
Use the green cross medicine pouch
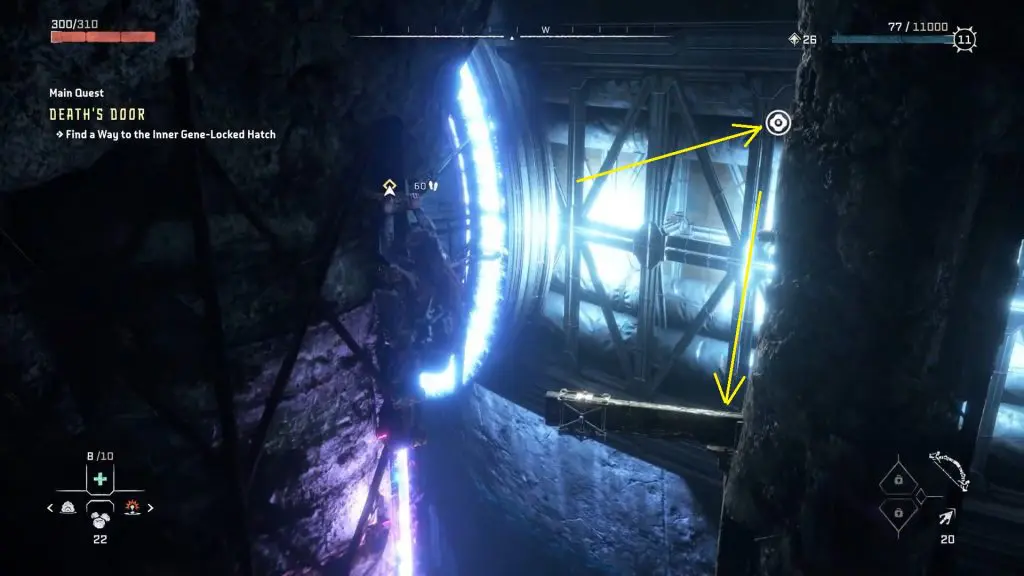click(99, 480)
